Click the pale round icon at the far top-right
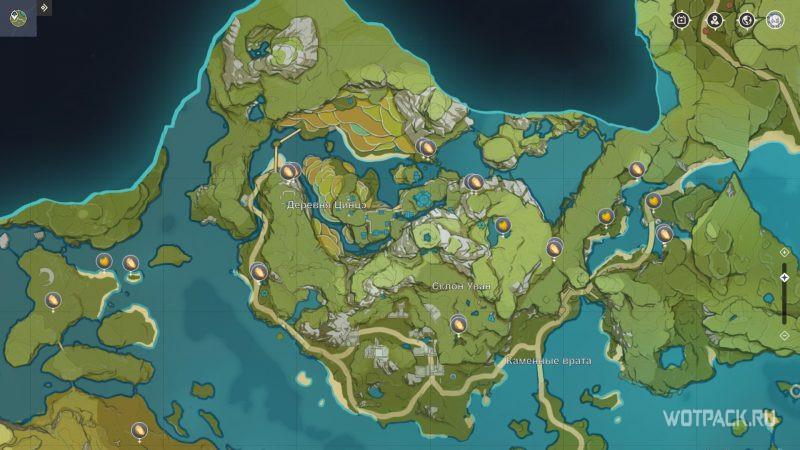 pos(775,19)
